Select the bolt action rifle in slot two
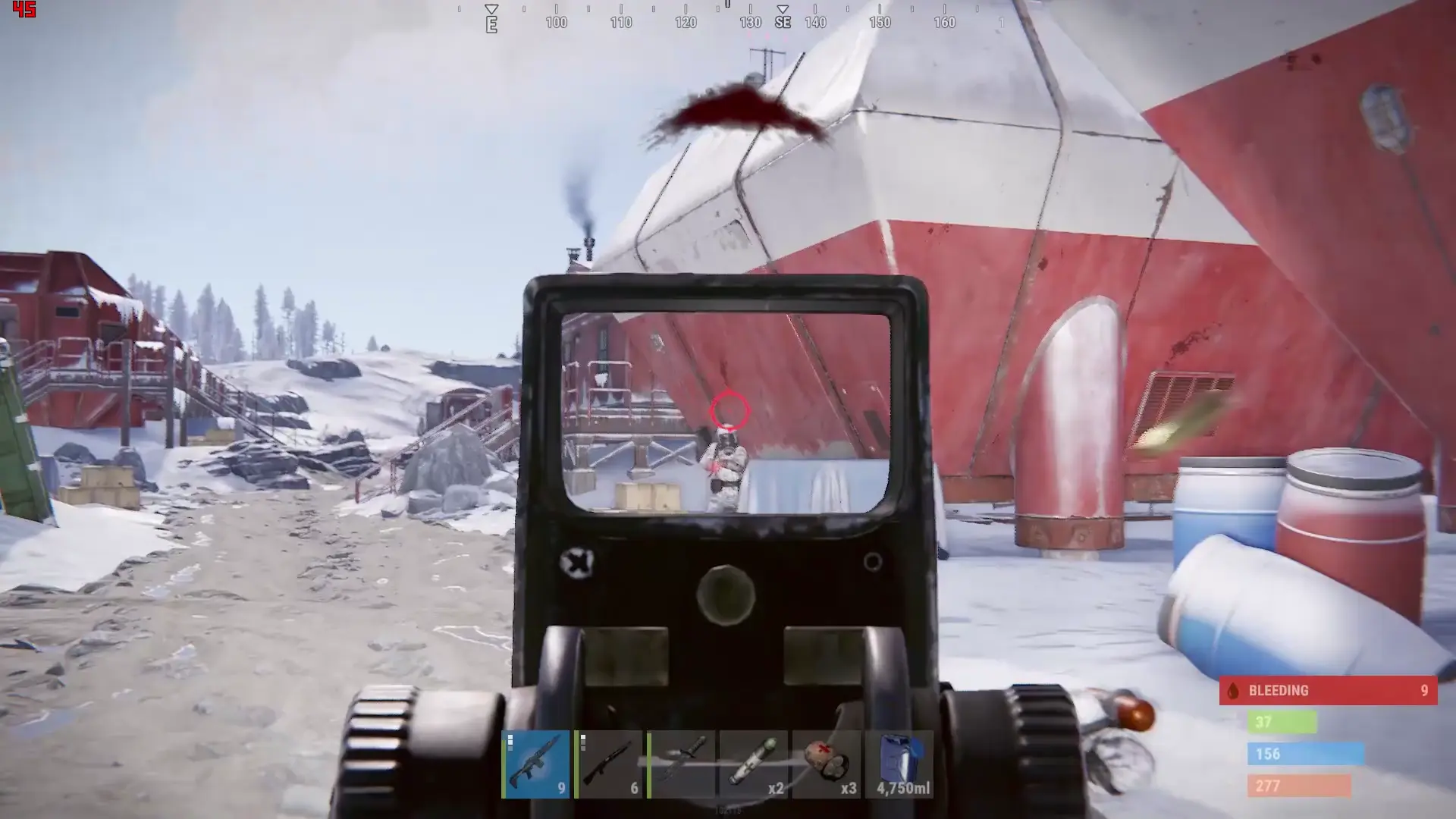 607,766
